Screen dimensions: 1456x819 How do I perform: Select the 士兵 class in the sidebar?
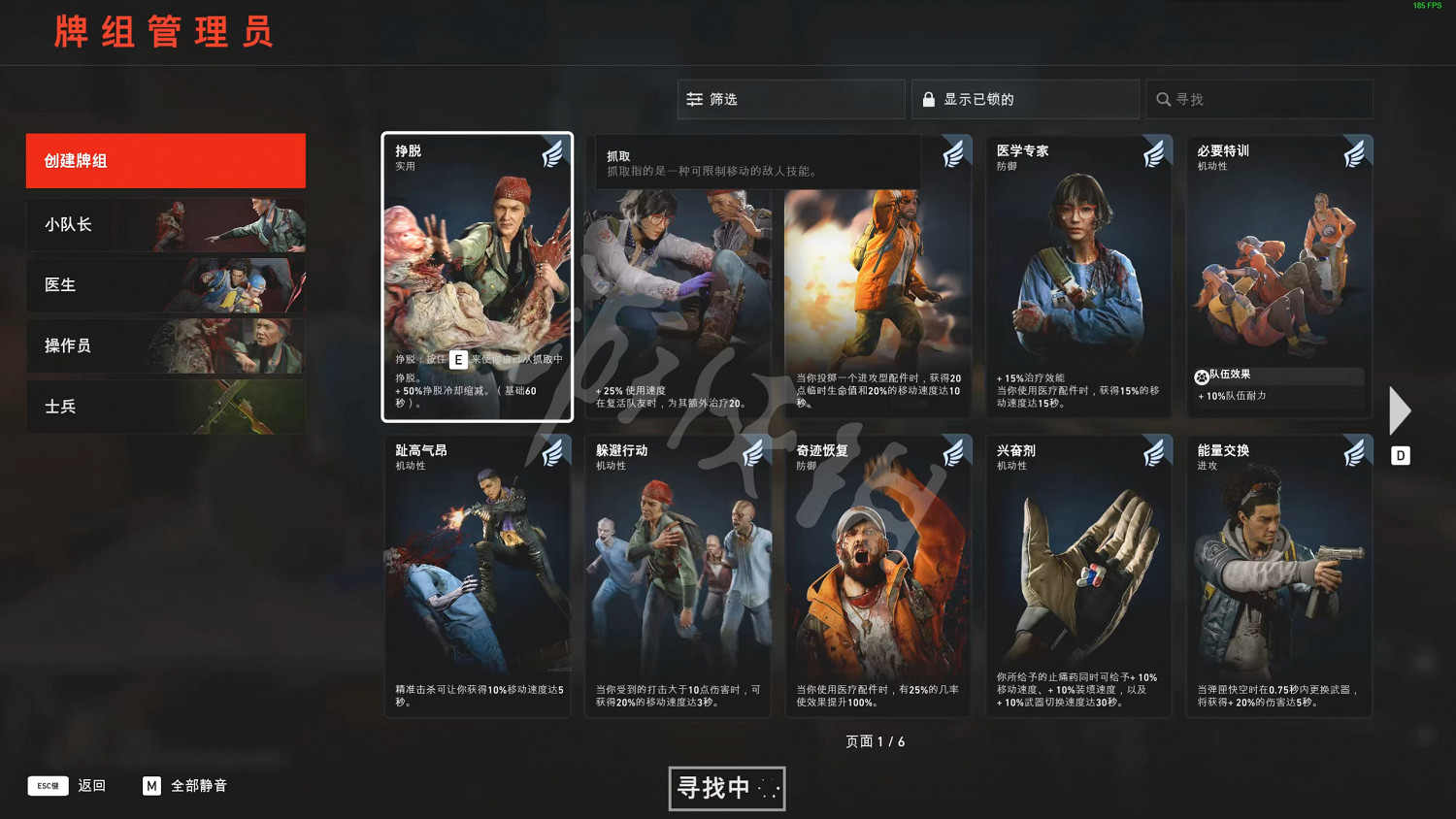[165, 407]
